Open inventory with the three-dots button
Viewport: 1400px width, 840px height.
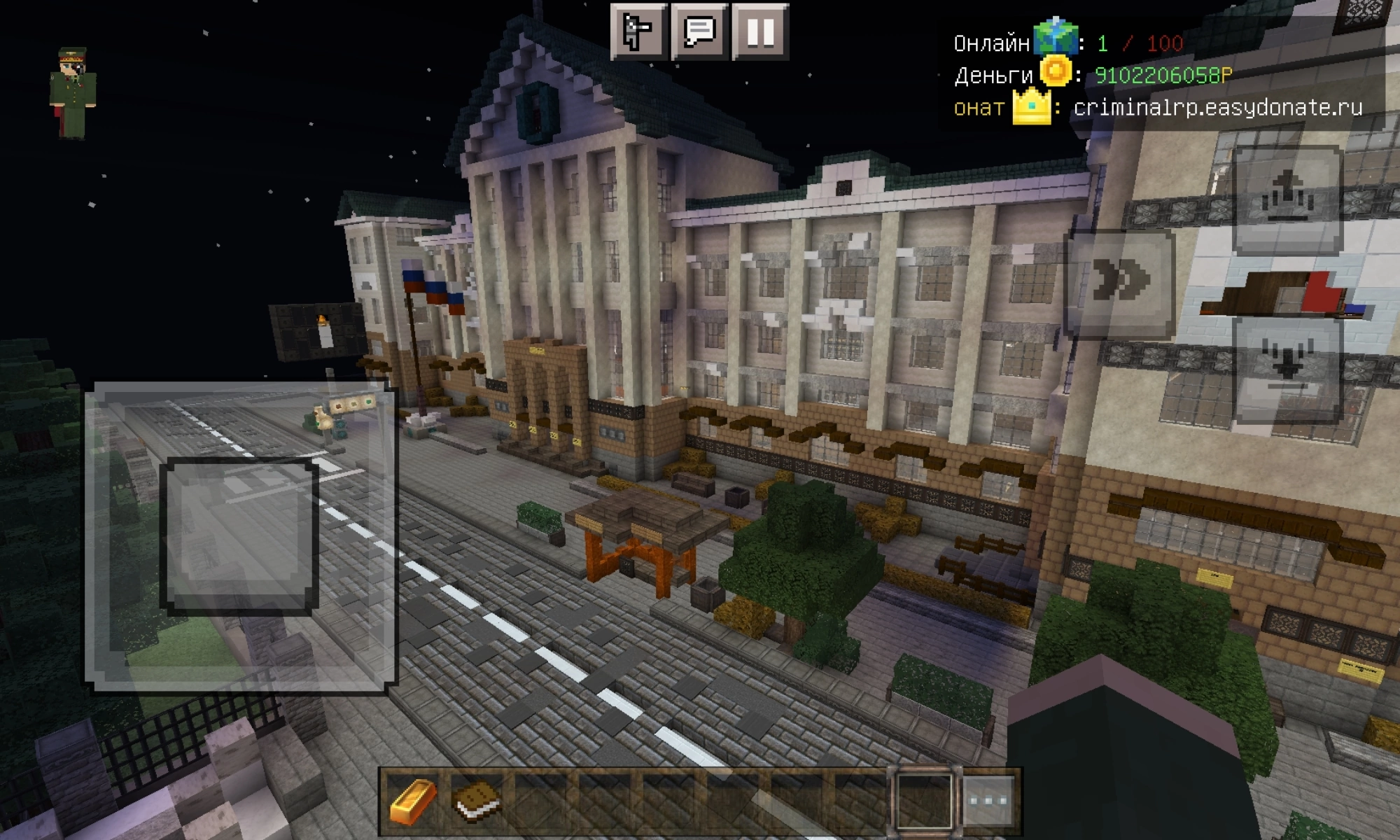click(988, 800)
